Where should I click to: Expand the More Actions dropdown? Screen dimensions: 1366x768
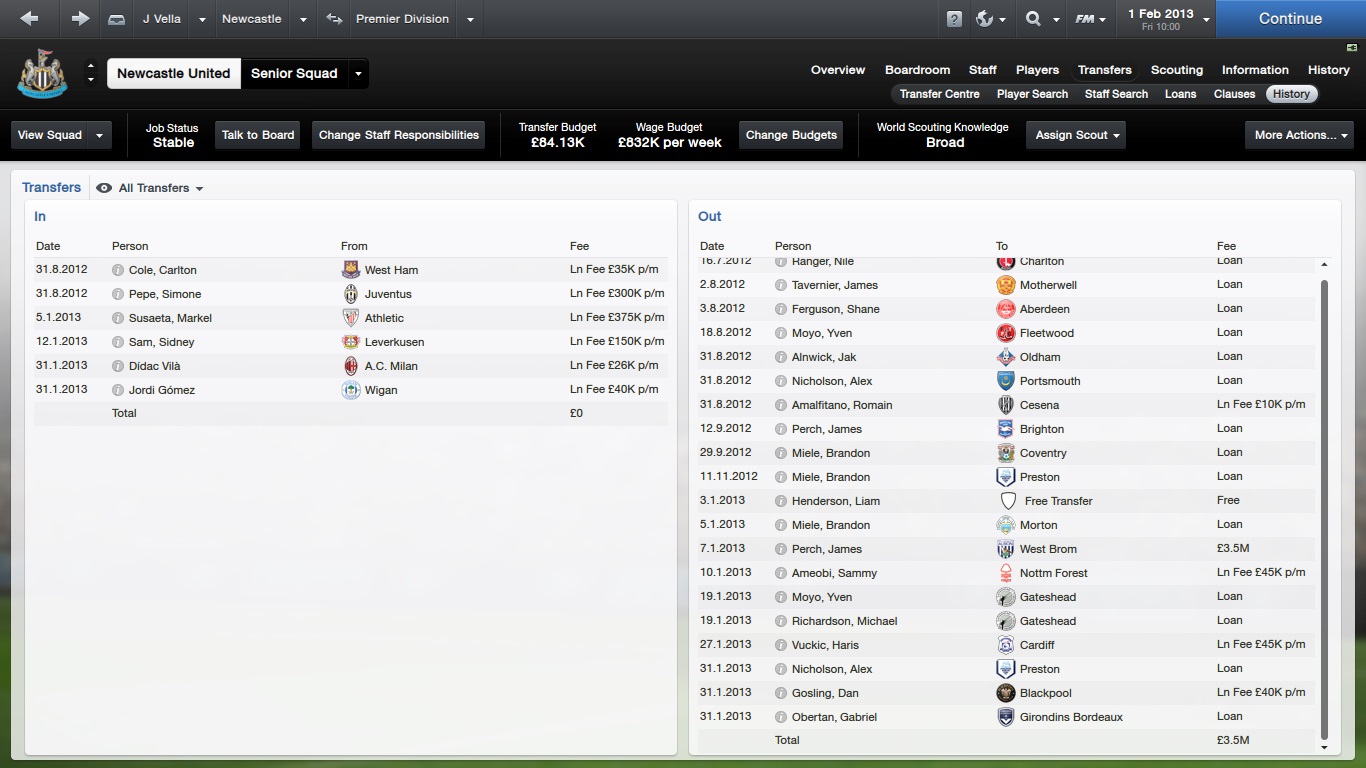pyautogui.click(x=1299, y=135)
